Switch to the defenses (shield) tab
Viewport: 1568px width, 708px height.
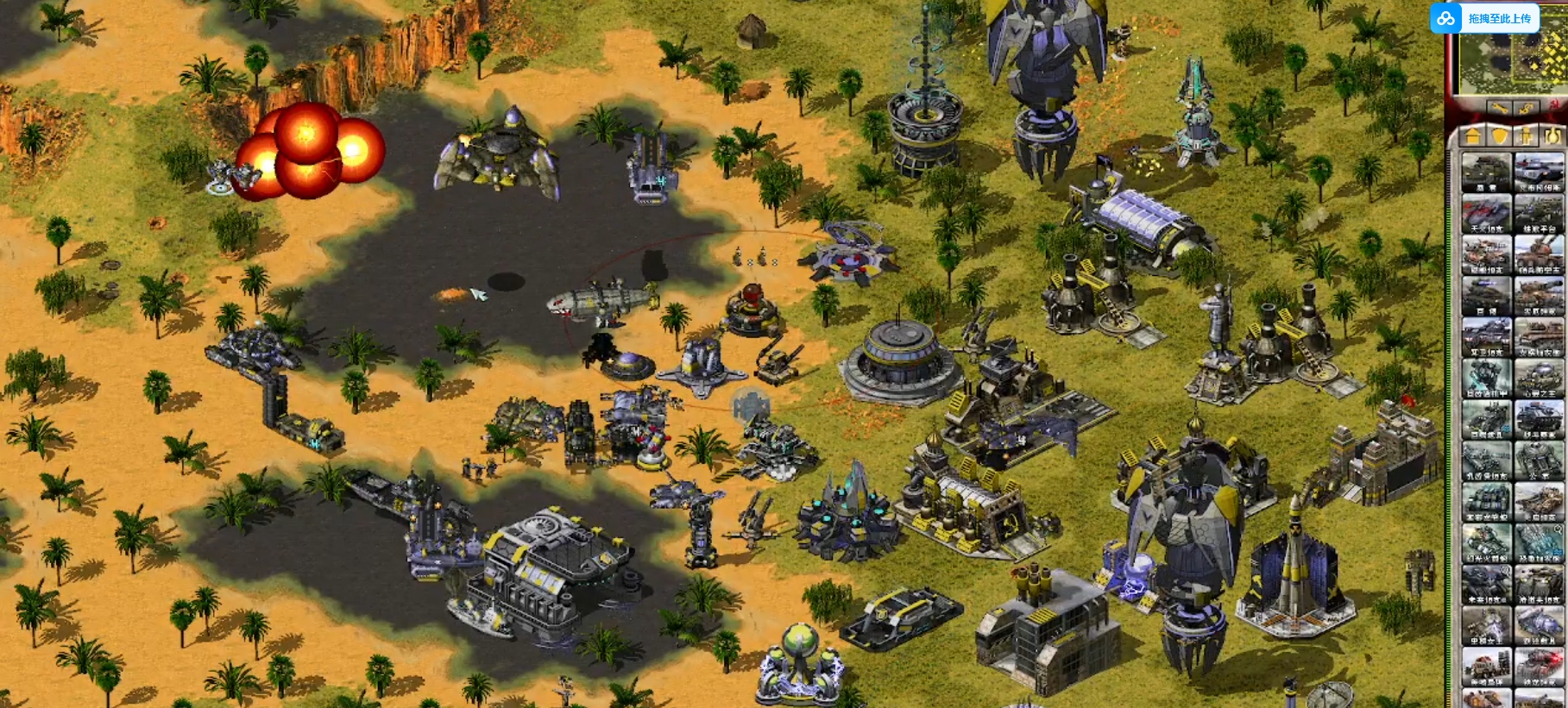pyautogui.click(x=1500, y=135)
